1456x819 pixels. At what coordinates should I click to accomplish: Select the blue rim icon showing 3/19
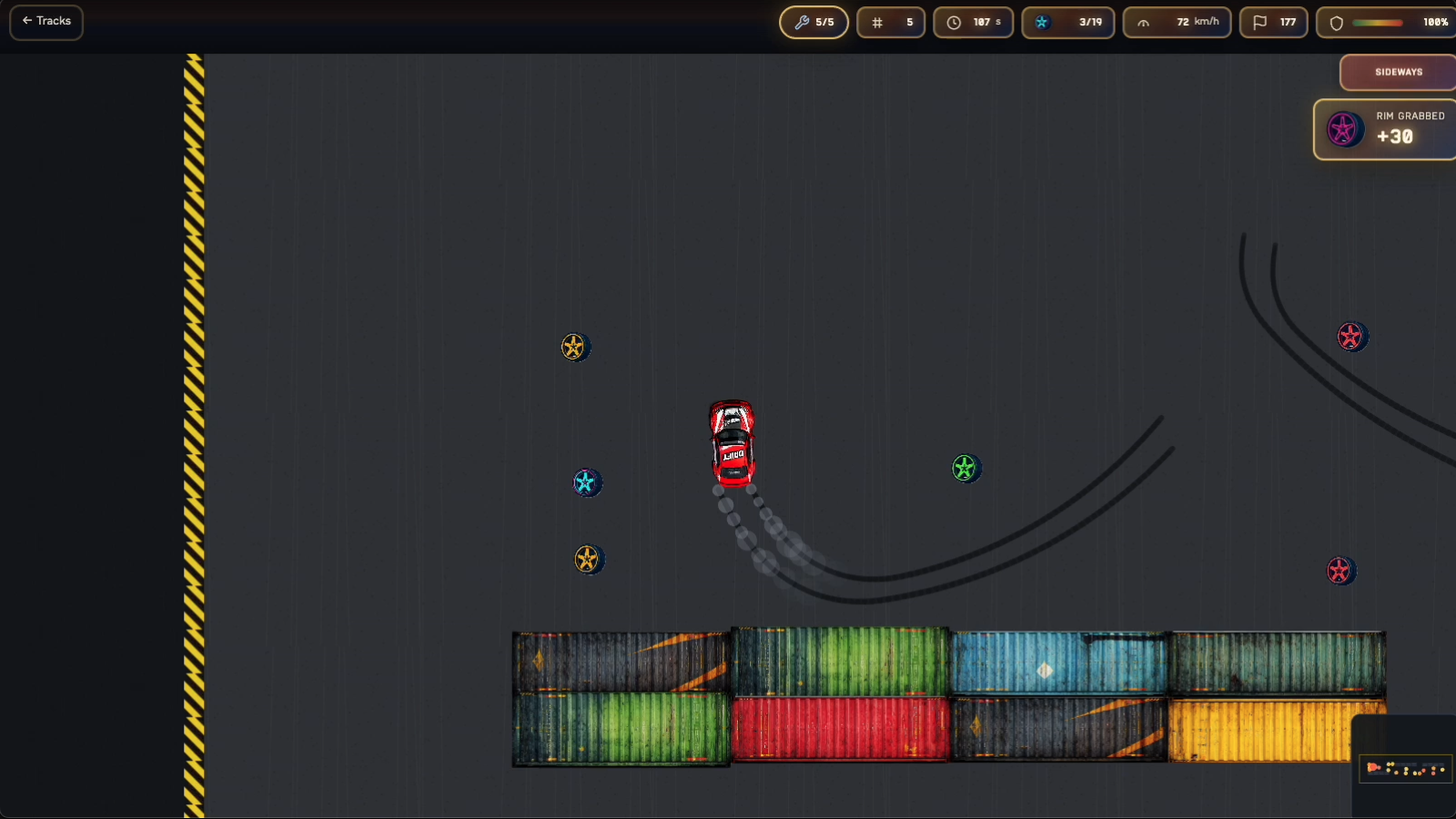point(1045,22)
